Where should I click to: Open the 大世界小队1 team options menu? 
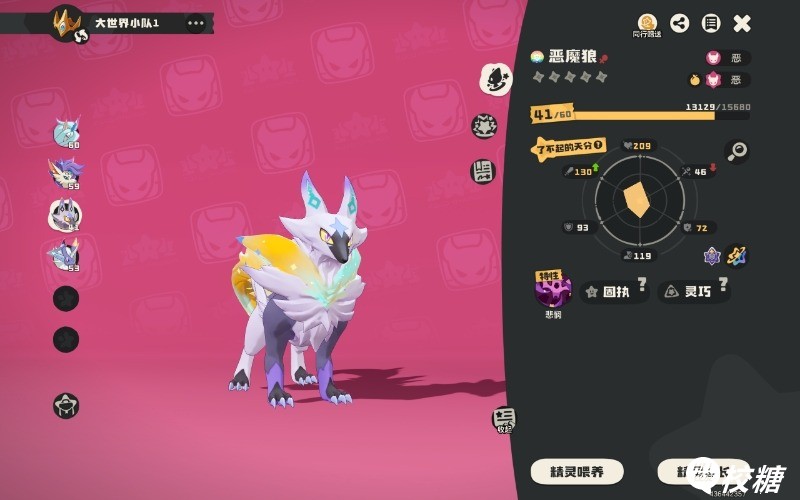(195, 22)
